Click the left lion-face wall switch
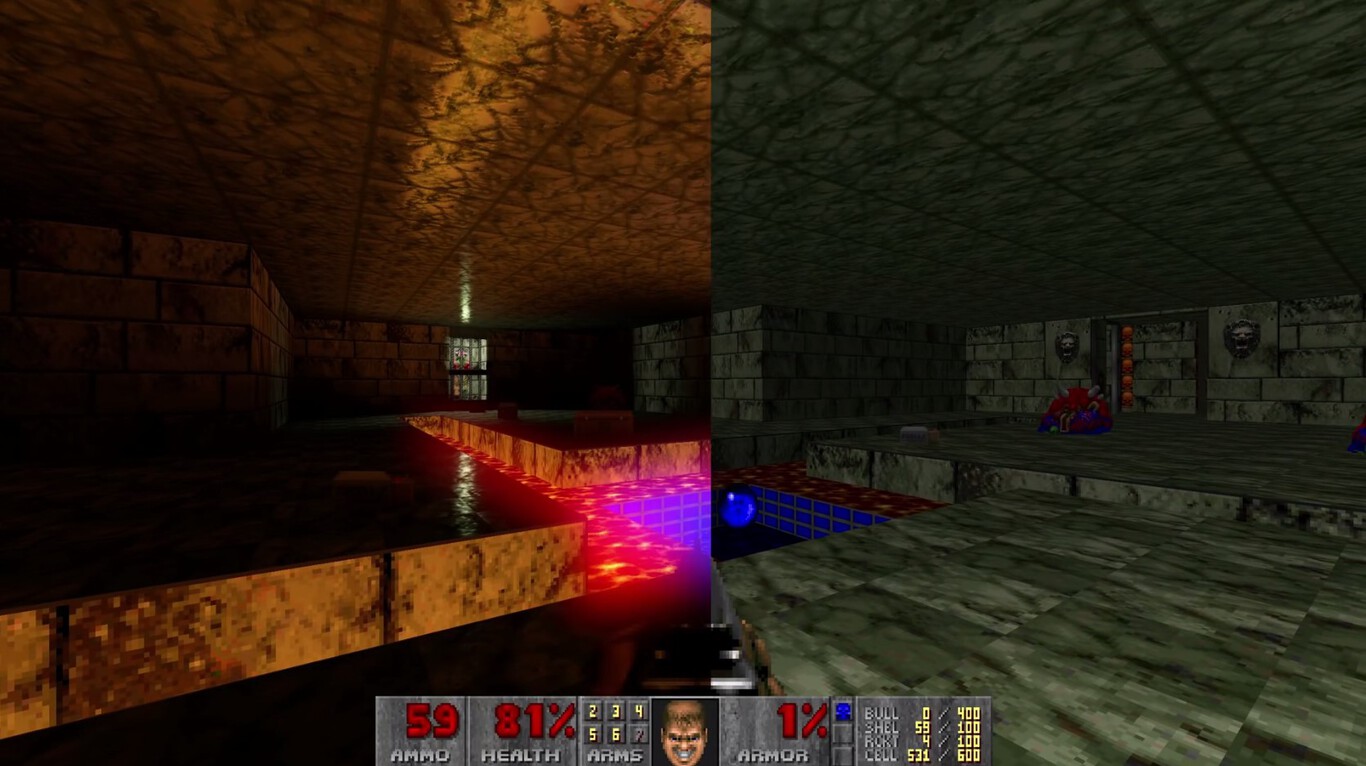 pos(1068,345)
